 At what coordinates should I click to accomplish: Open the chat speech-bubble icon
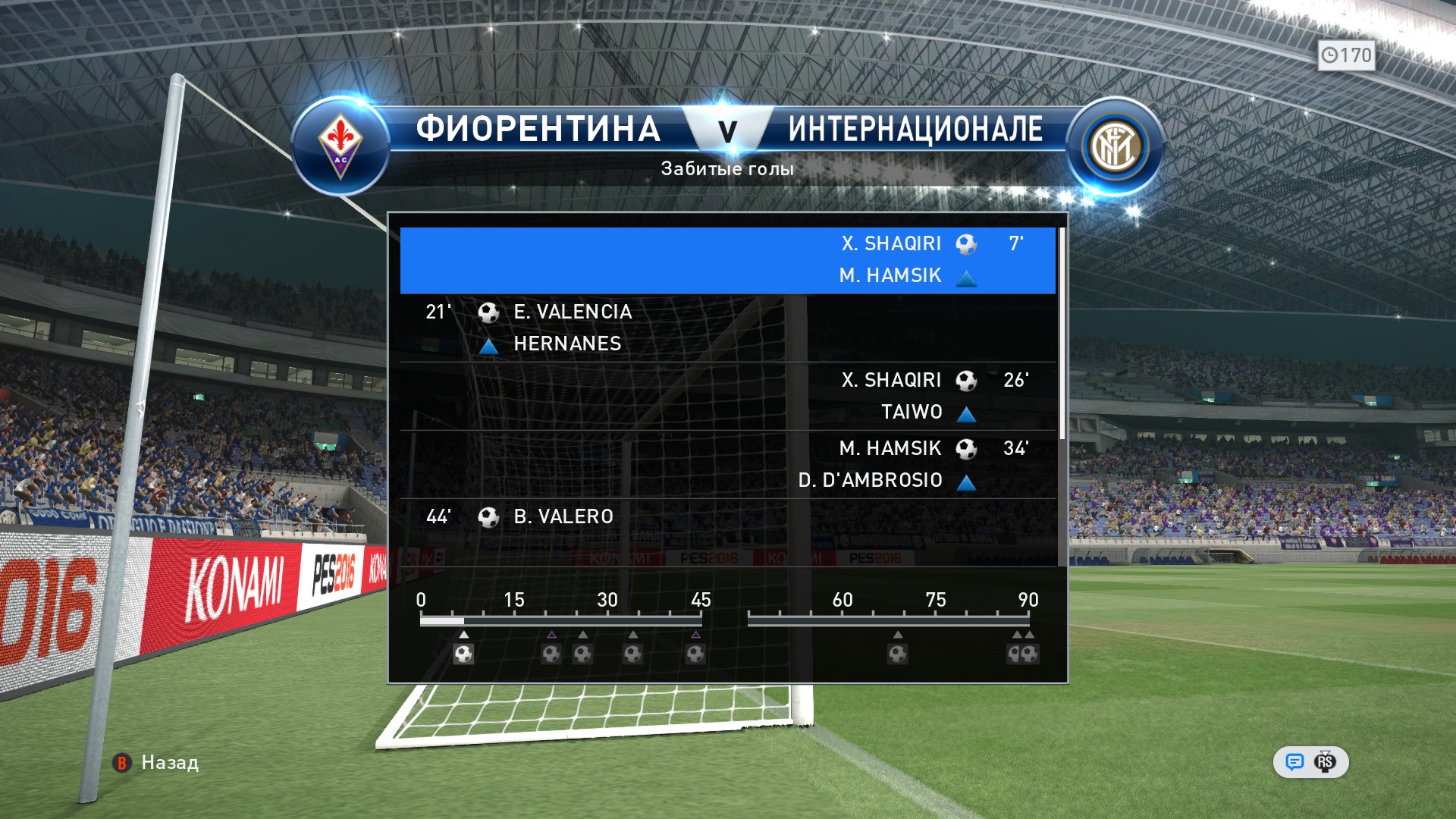(x=1294, y=762)
